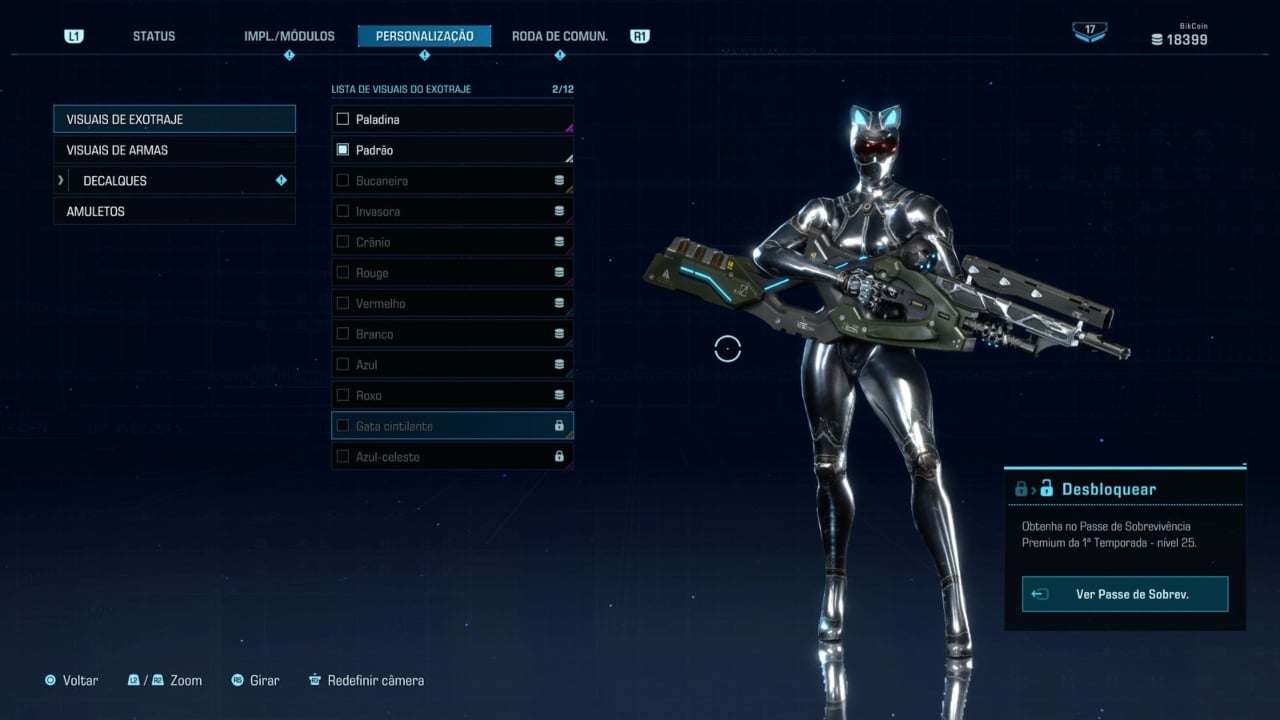Choose the Rouge skin entry
The width and height of the screenshot is (1280, 720).
click(452, 273)
